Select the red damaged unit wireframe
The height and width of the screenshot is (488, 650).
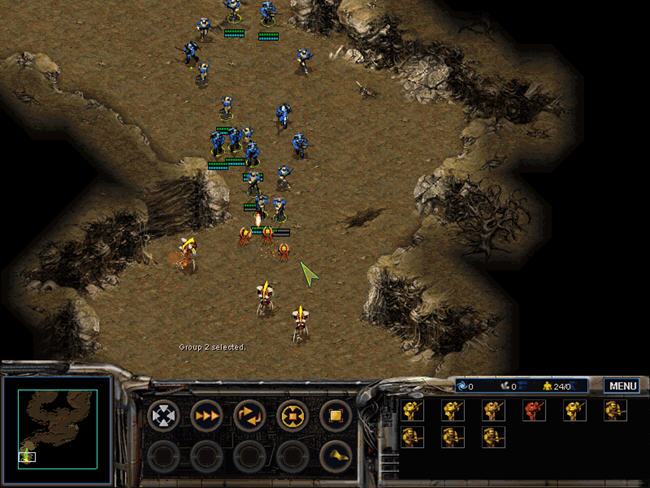pos(533,410)
